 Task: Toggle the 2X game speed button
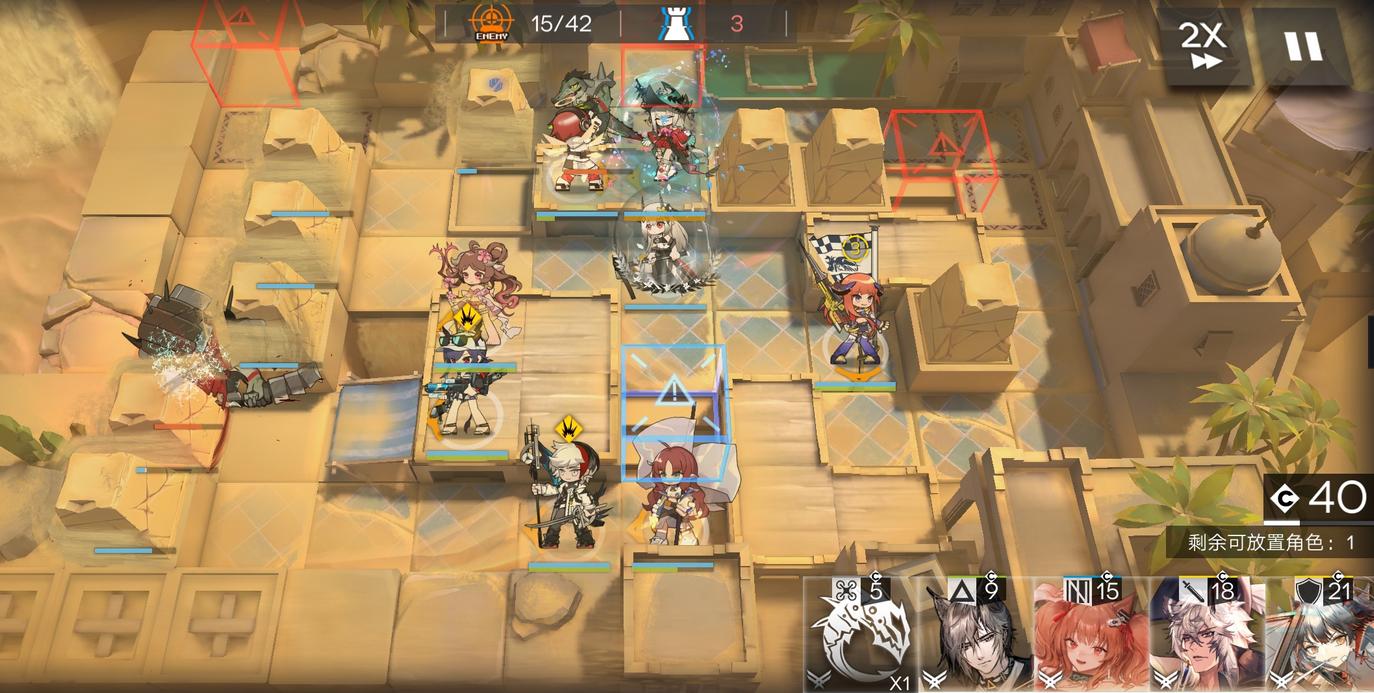click(1204, 46)
